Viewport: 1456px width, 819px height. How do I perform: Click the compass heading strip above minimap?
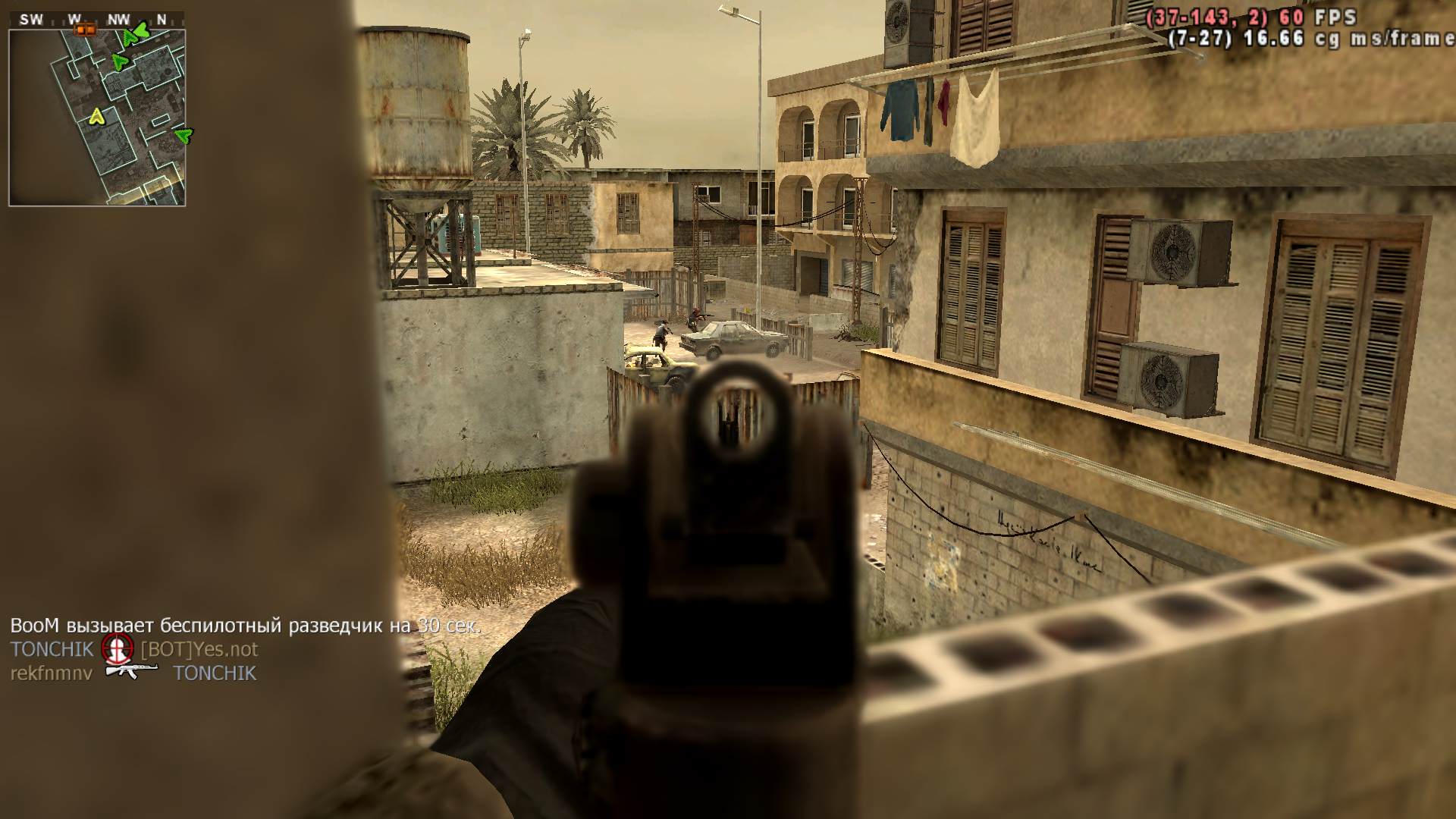(x=97, y=20)
